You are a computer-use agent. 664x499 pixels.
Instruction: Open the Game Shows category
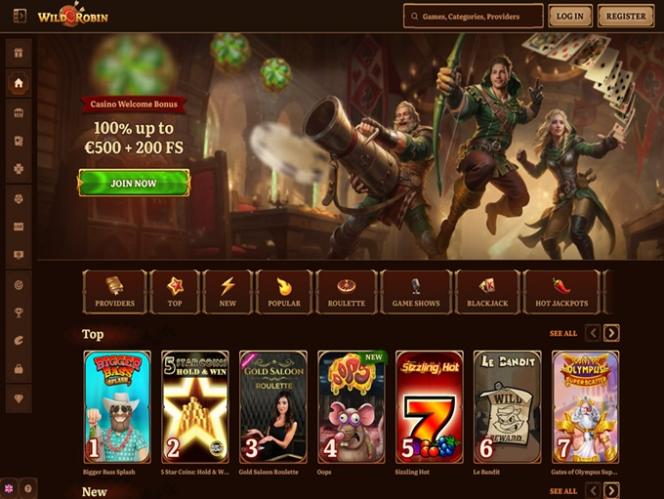(415, 291)
